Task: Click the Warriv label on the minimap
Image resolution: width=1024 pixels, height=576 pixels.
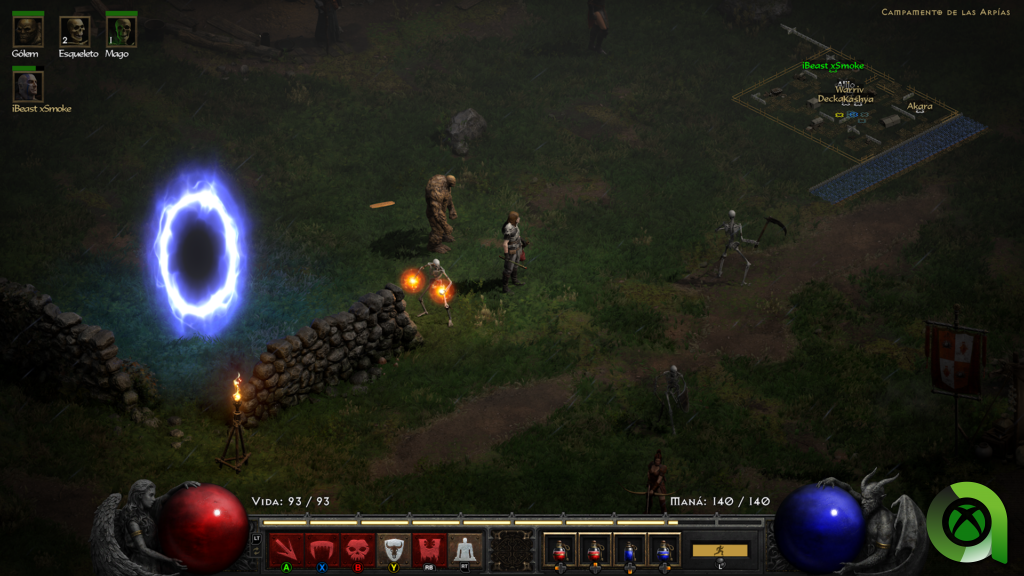Action: point(849,89)
